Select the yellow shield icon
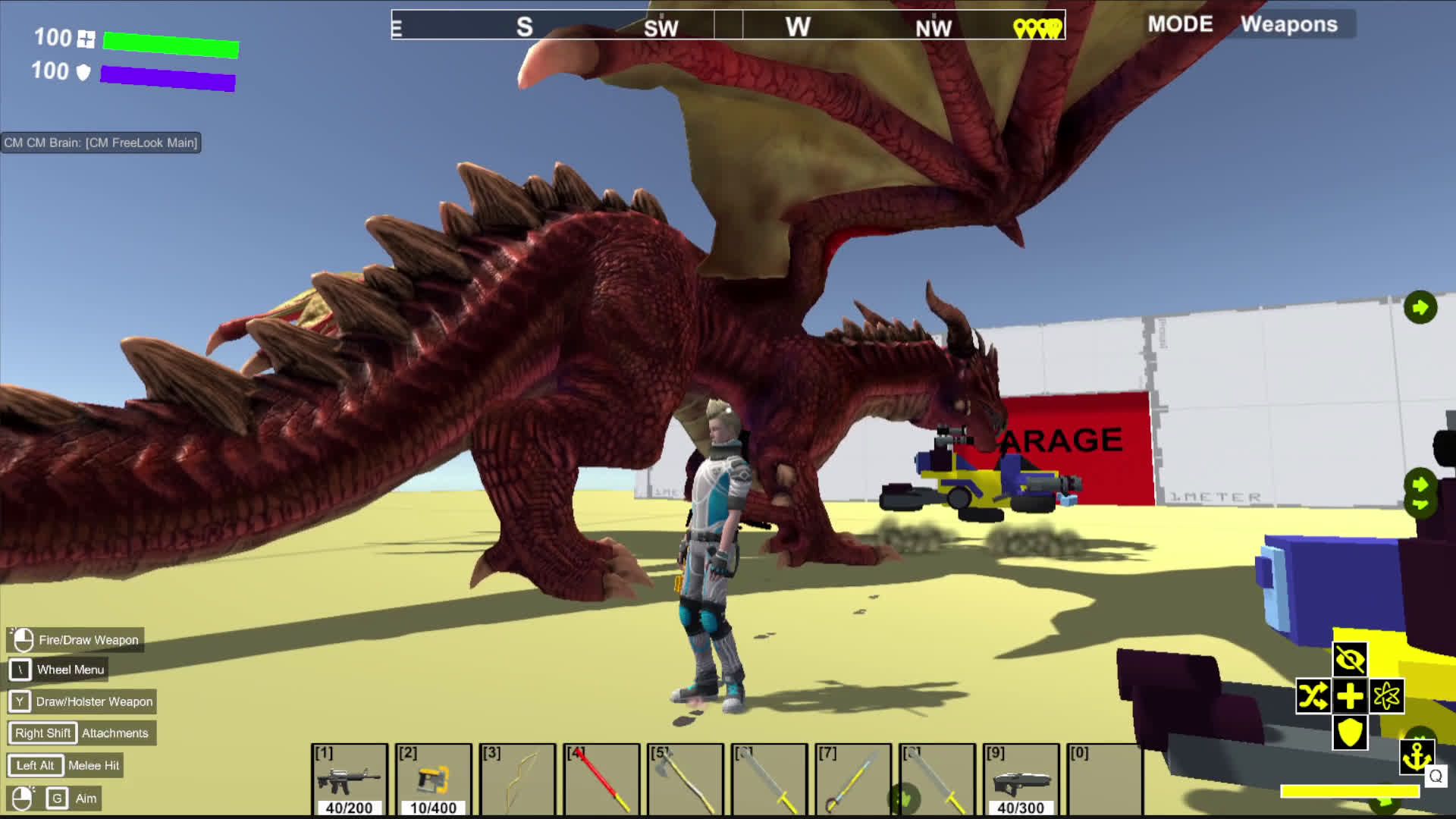The image size is (1456, 819). click(1350, 733)
